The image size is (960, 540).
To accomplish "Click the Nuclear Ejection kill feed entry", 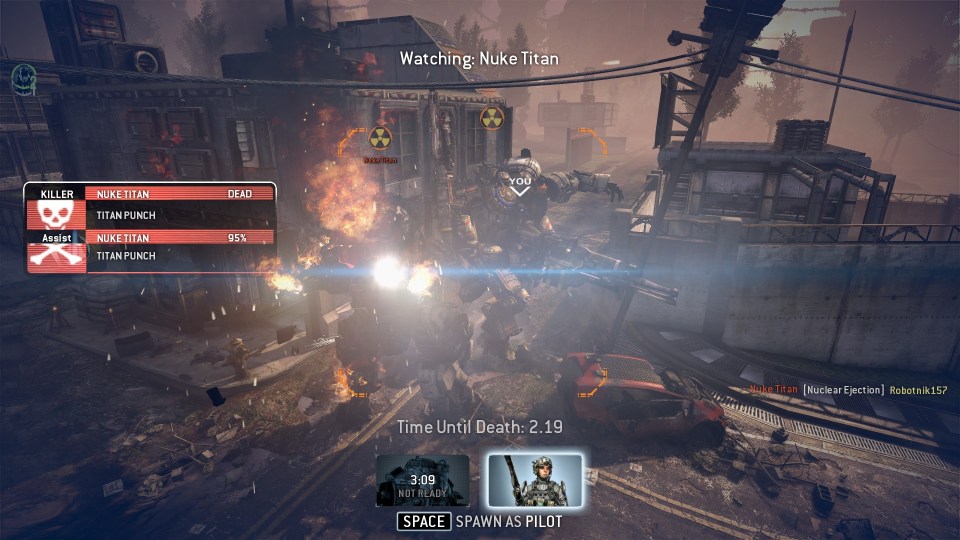I will pyautogui.click(x=846, y=389).
